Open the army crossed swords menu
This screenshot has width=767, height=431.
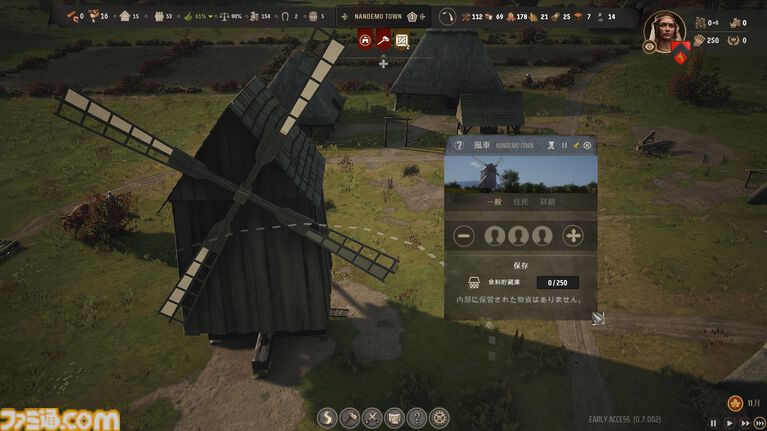372,418
